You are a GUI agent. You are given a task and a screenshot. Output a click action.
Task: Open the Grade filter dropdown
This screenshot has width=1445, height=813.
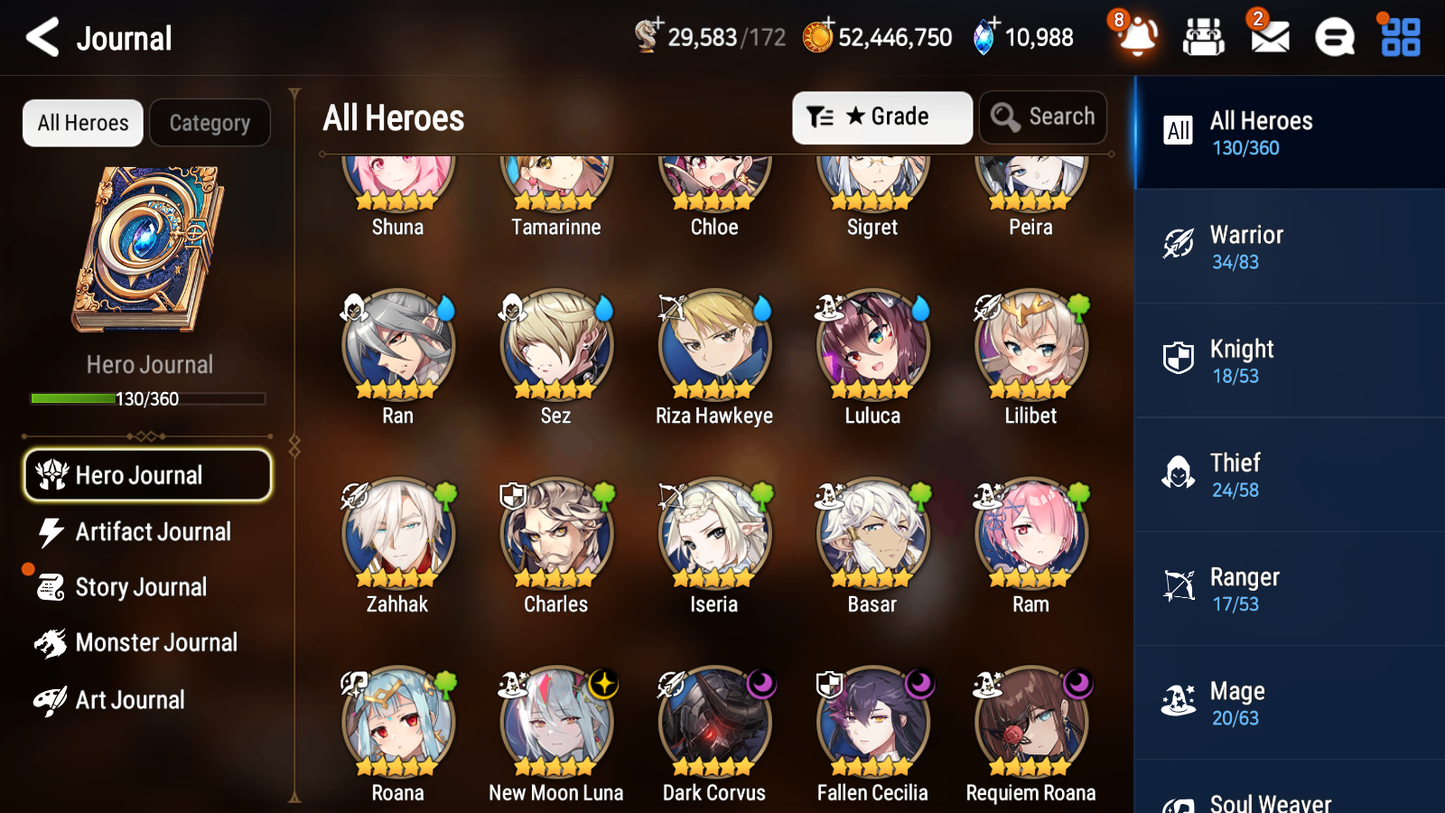(882, 117)
